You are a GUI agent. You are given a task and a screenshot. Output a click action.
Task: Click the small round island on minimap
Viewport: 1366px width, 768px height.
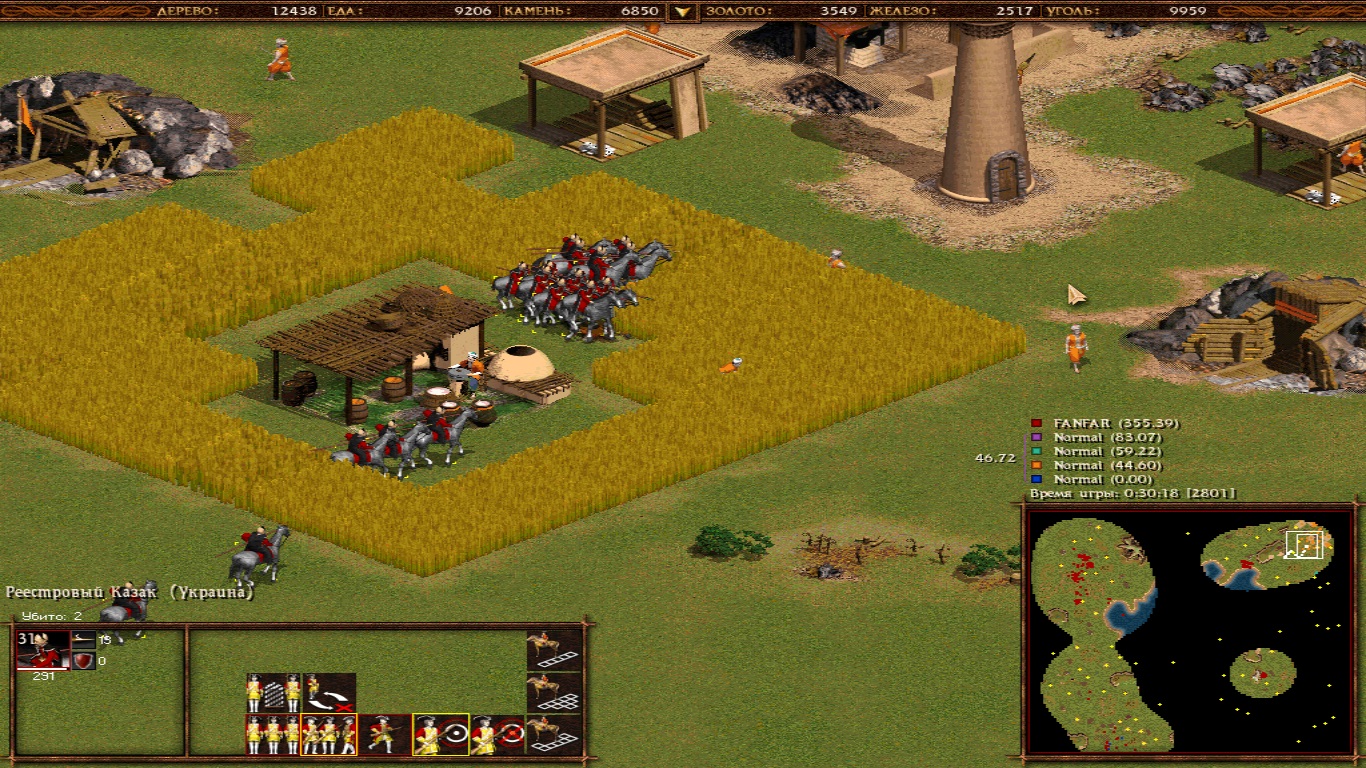click(1262, 672)
